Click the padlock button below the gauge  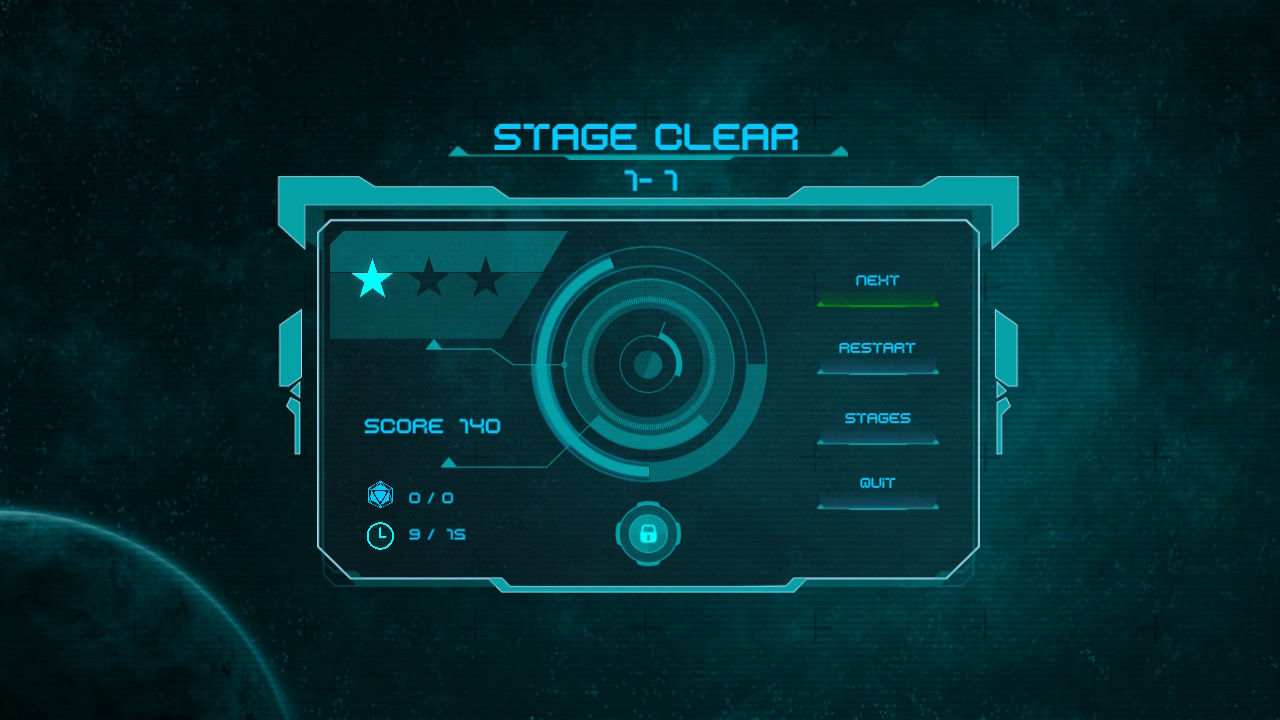click(x=646, y=535)
